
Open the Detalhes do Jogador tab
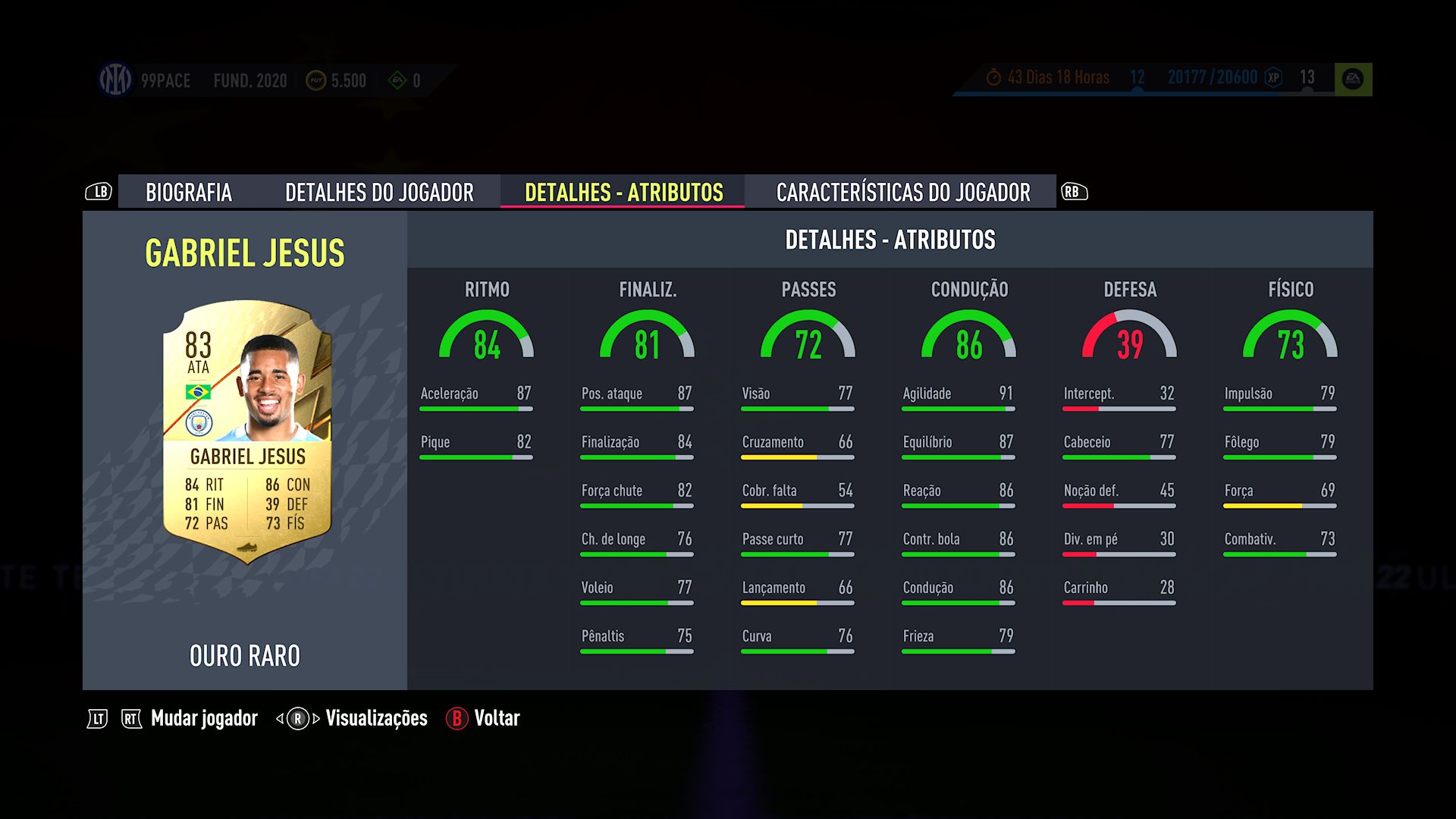coord(380,193)
